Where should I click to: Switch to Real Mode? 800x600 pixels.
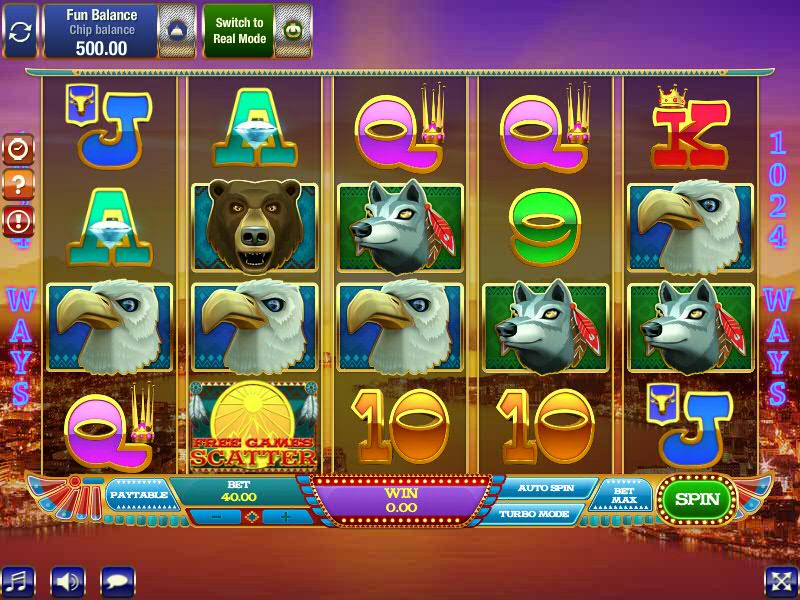coord(238,31)
